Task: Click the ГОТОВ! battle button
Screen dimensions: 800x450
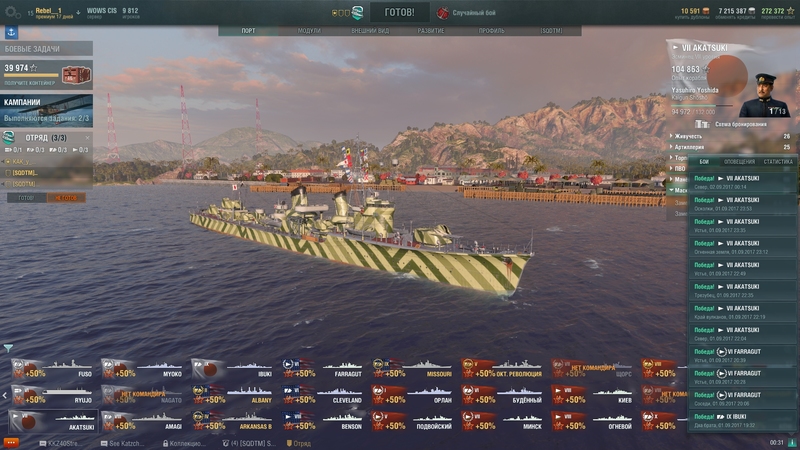Action: point(399,13)
